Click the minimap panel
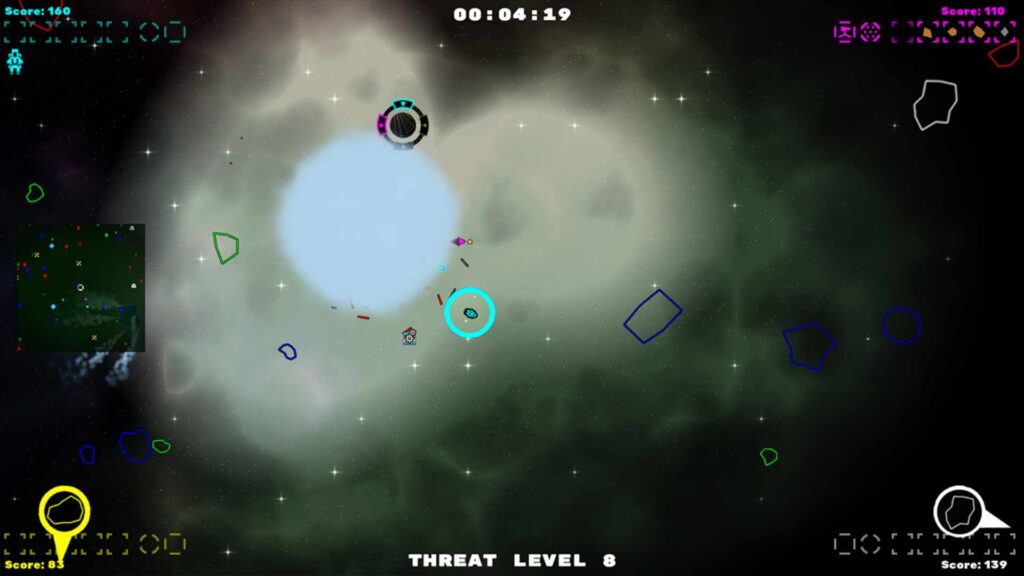This screenshot has width=1024, height=576. click(x=81, y=287)
